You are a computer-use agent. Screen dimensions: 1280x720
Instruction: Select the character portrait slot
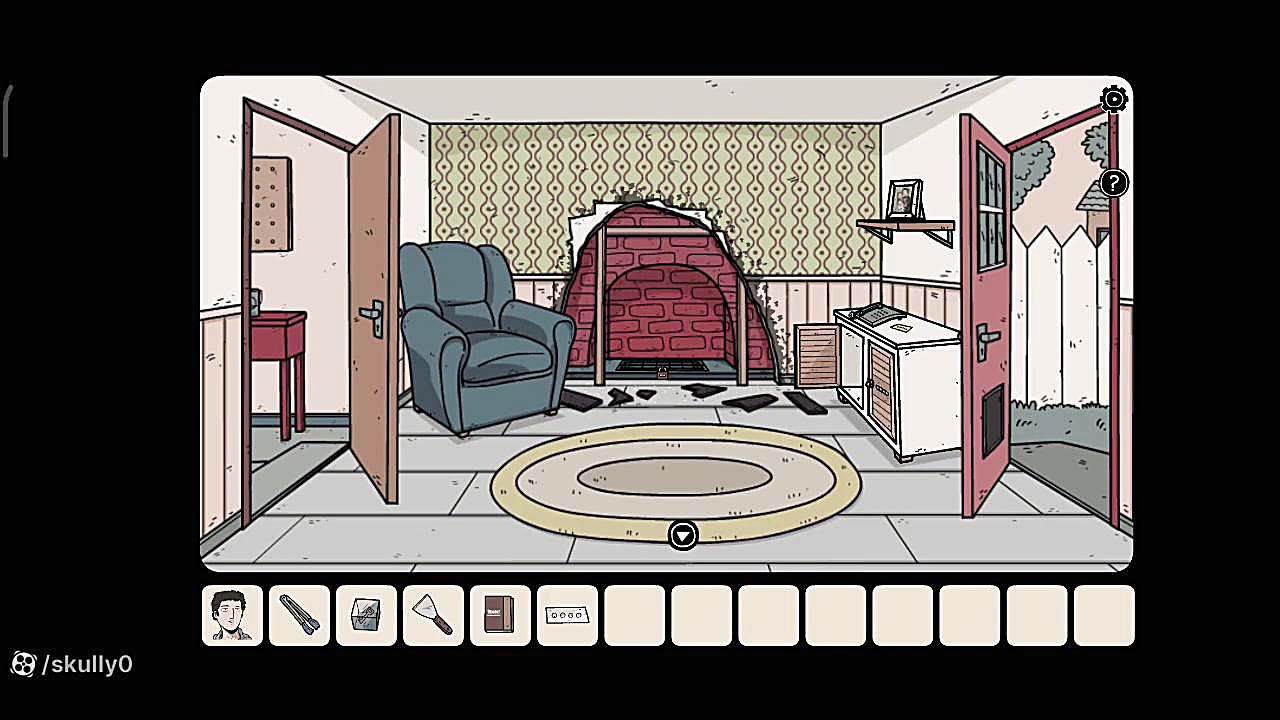(232, 615)
